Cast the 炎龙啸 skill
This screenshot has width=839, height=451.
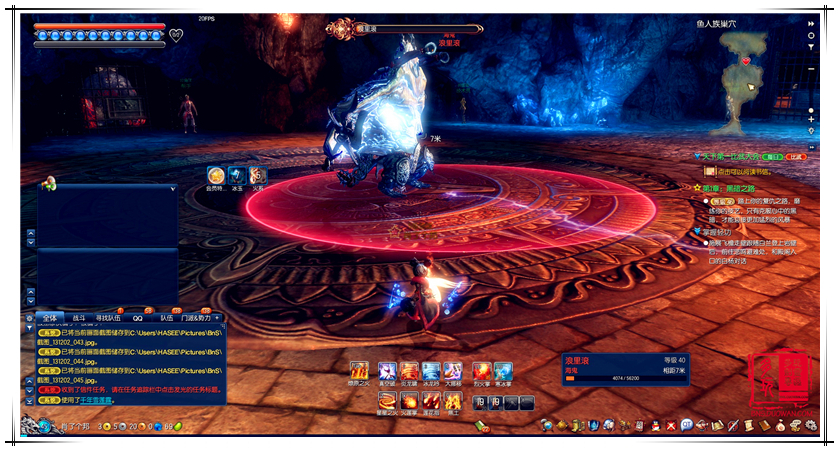[x=409, y=371]
